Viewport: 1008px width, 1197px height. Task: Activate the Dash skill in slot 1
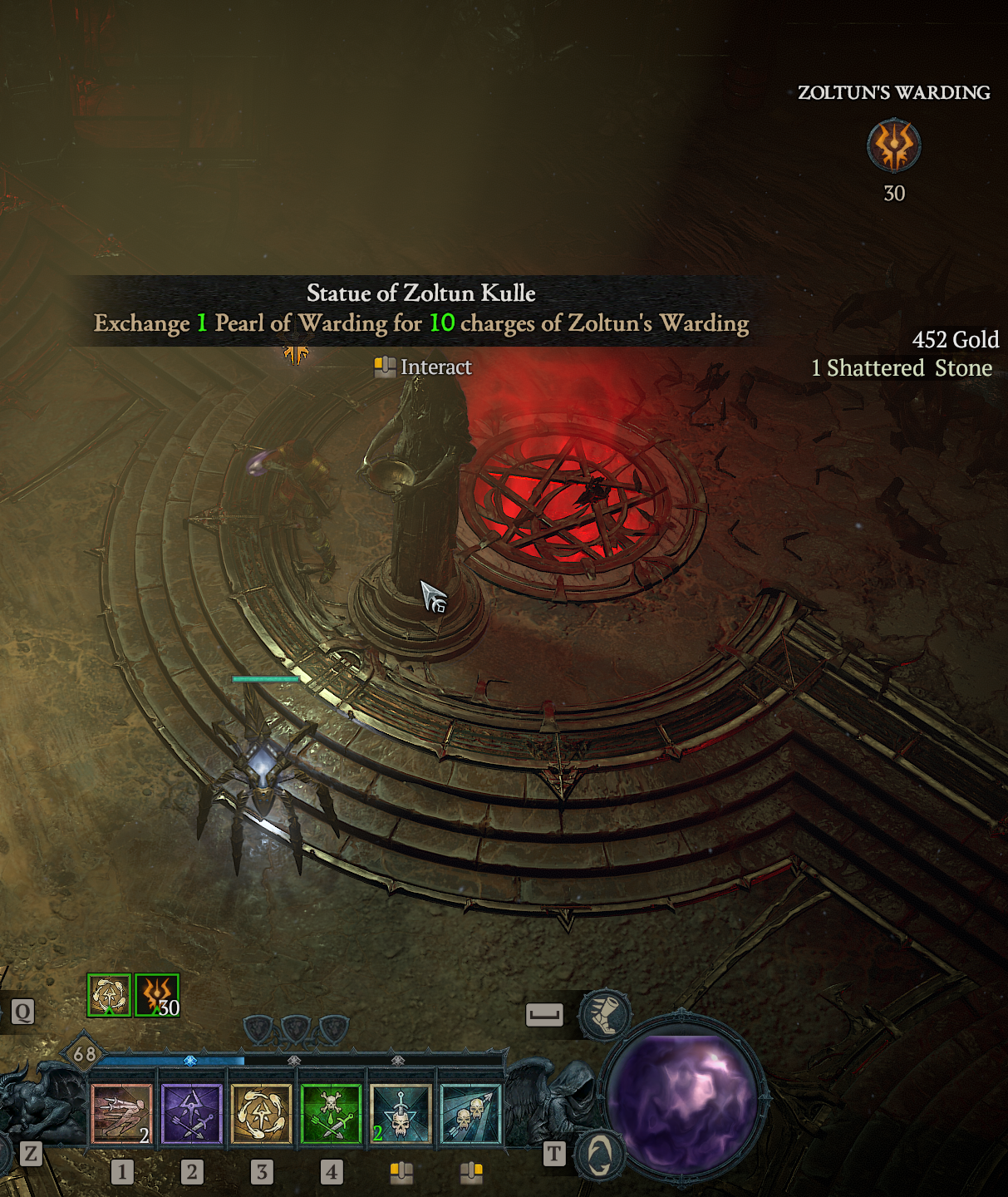(x=121, y=1114)
